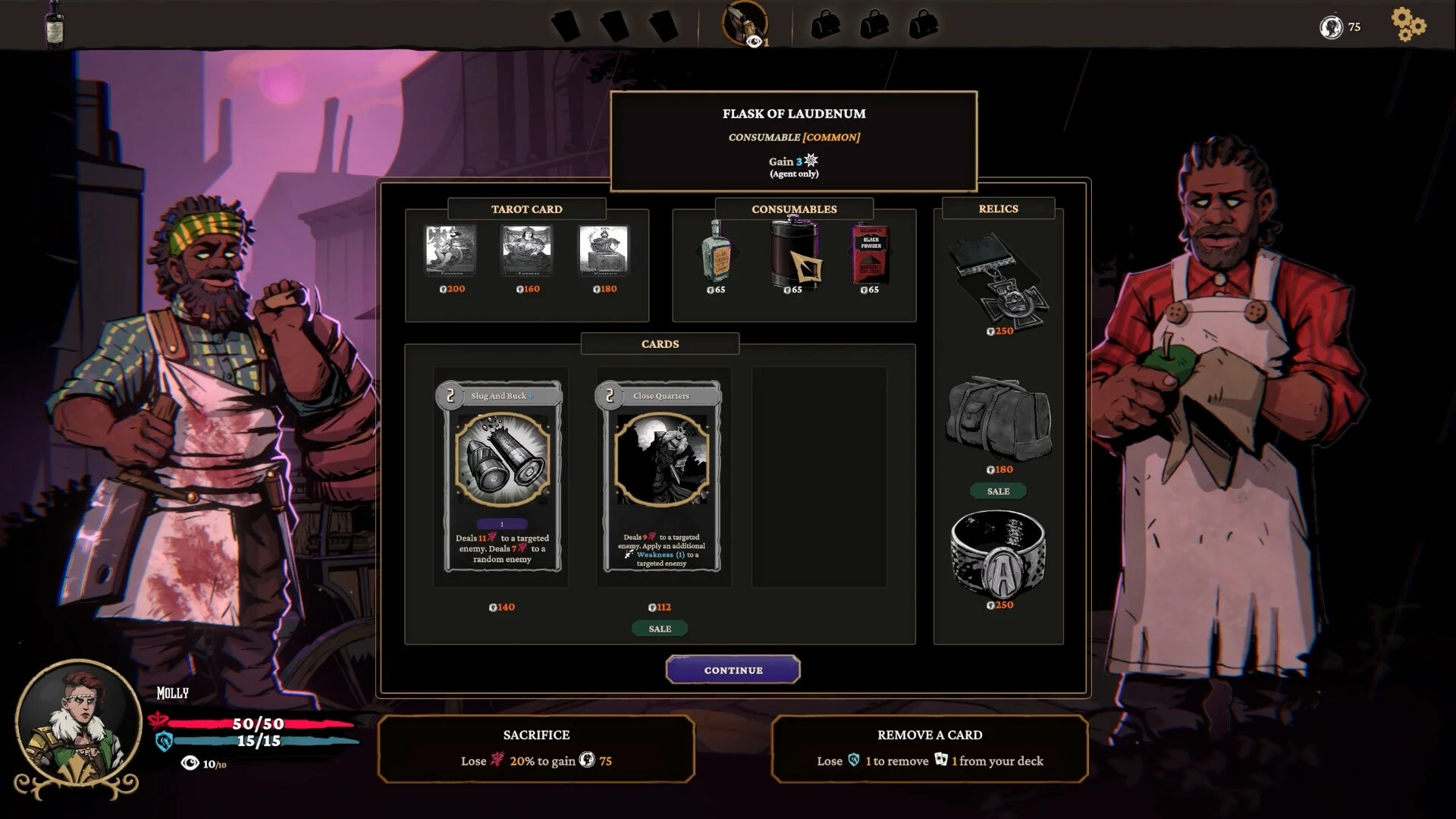Purchase the red Black Powder consumable
The height and width of the screenshot is (819, 1456).
tap(871, 255)
